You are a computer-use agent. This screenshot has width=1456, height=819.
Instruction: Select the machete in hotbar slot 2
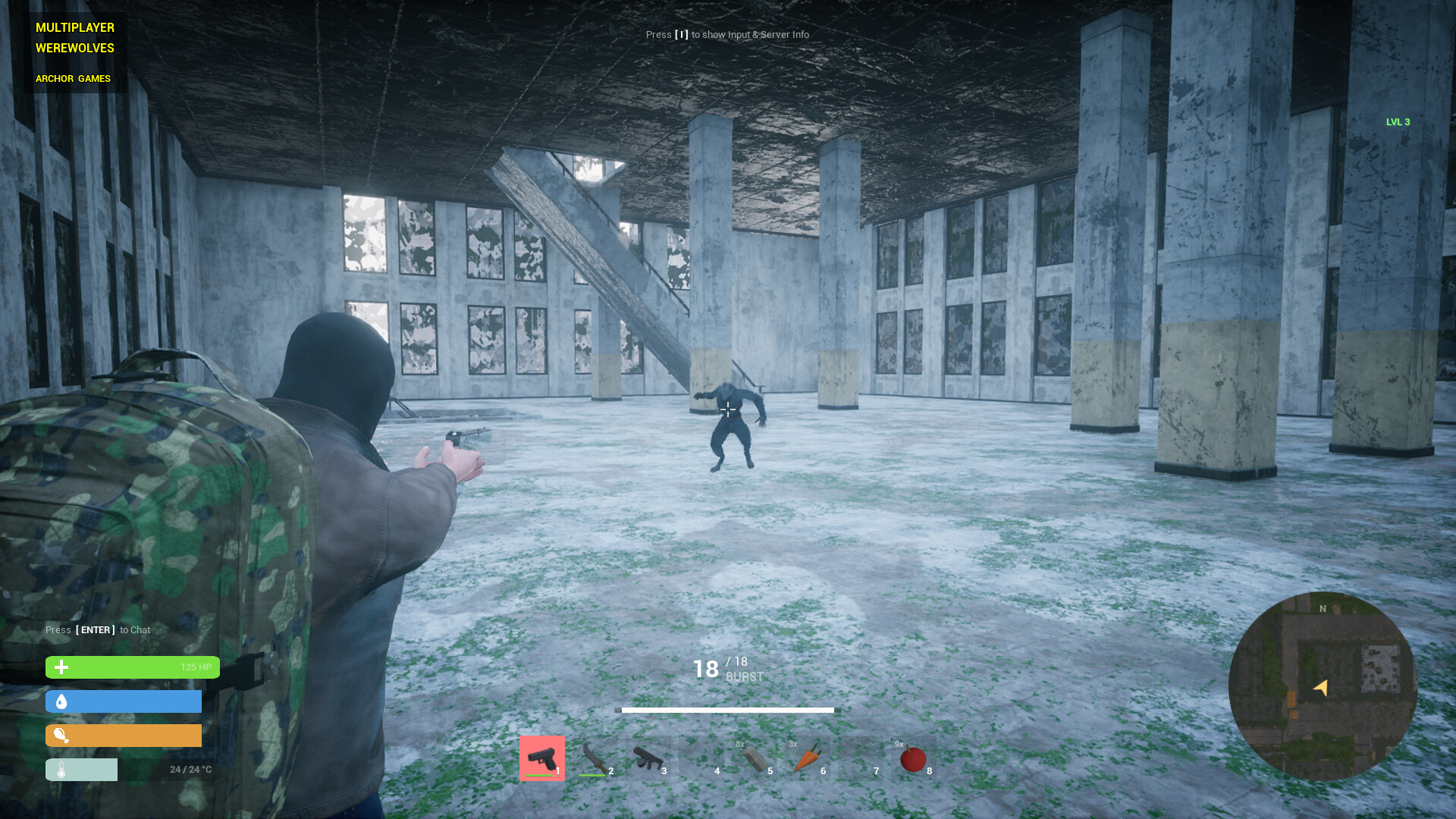click(595, 758)
